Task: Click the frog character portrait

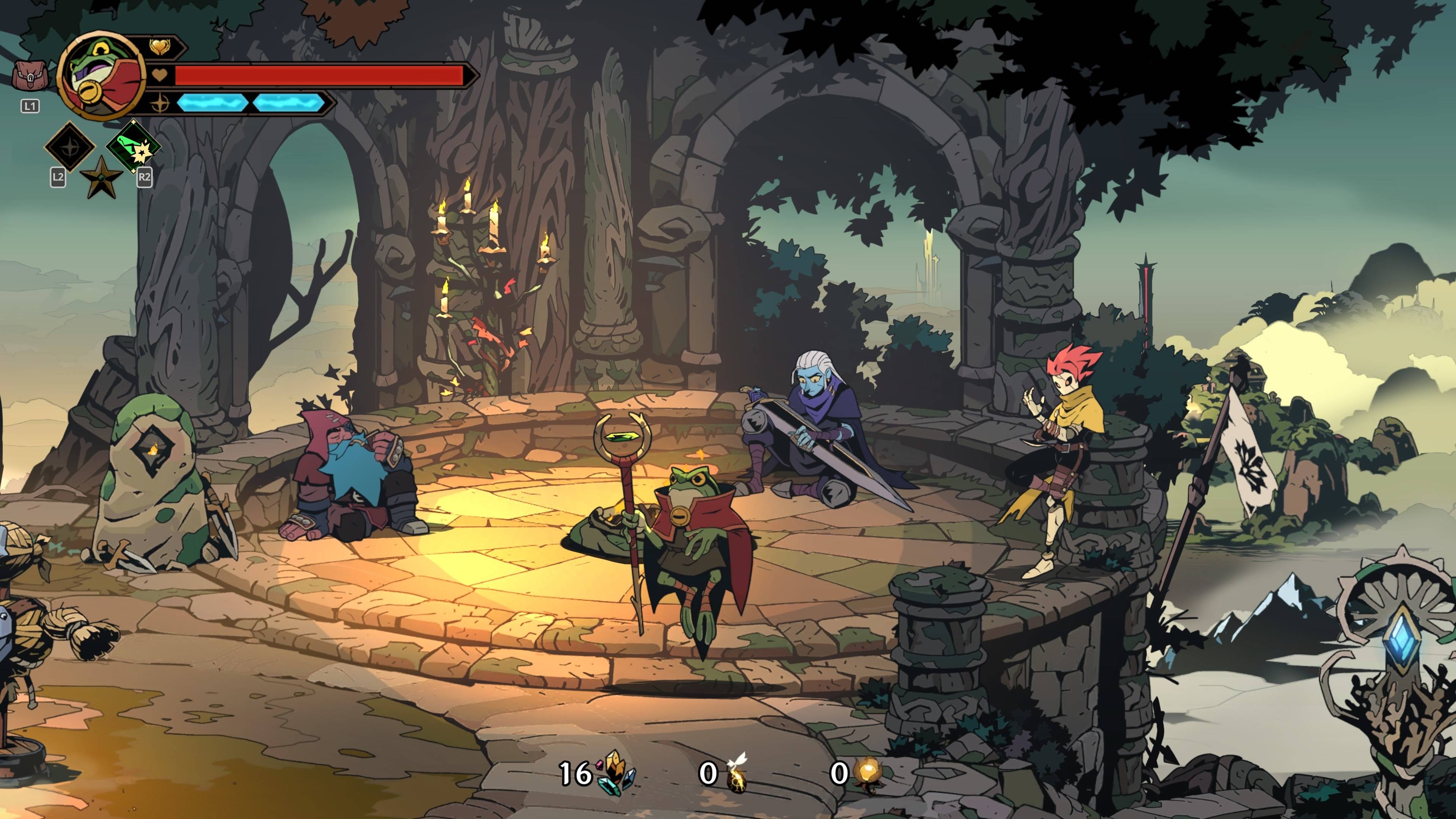Action: tap(102, 76)
